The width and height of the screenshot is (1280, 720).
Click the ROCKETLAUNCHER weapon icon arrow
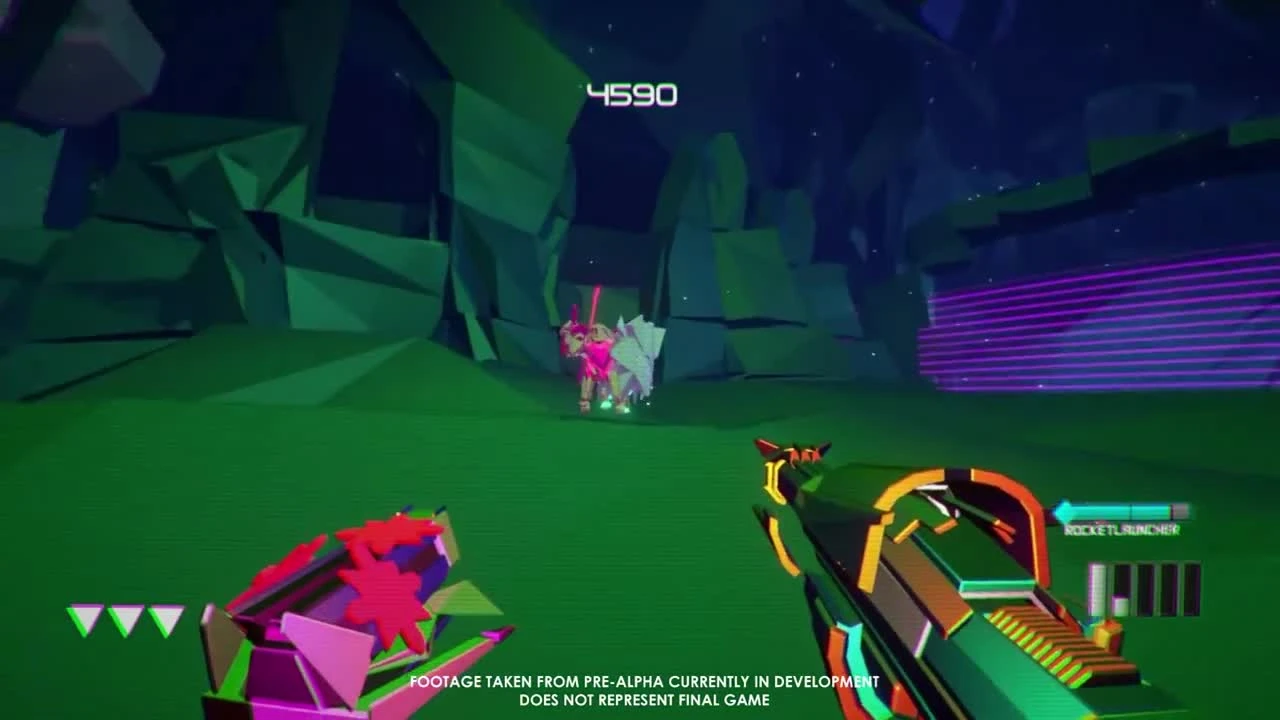(1062, 511)
